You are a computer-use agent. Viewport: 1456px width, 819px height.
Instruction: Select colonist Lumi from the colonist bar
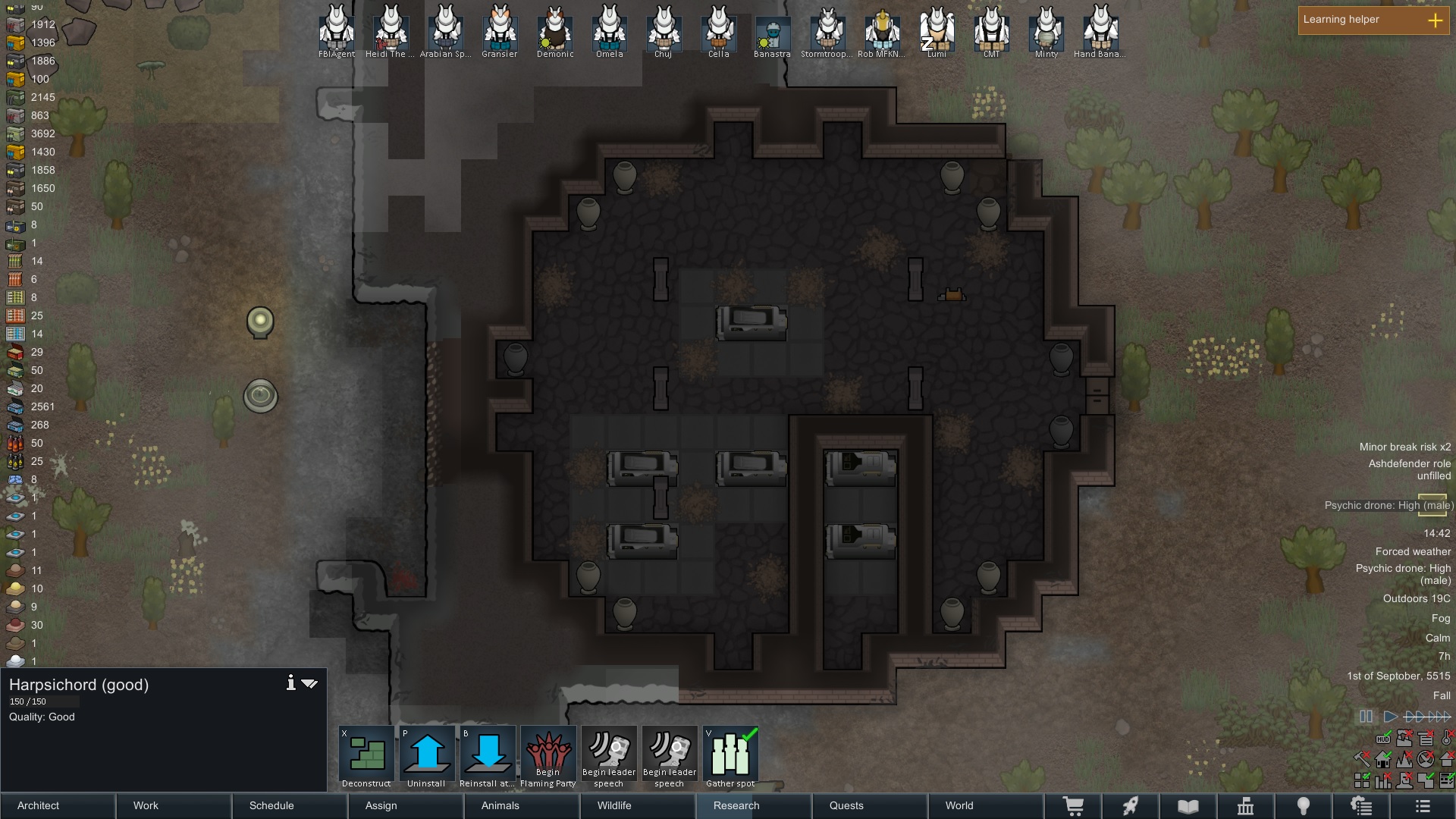938,32
